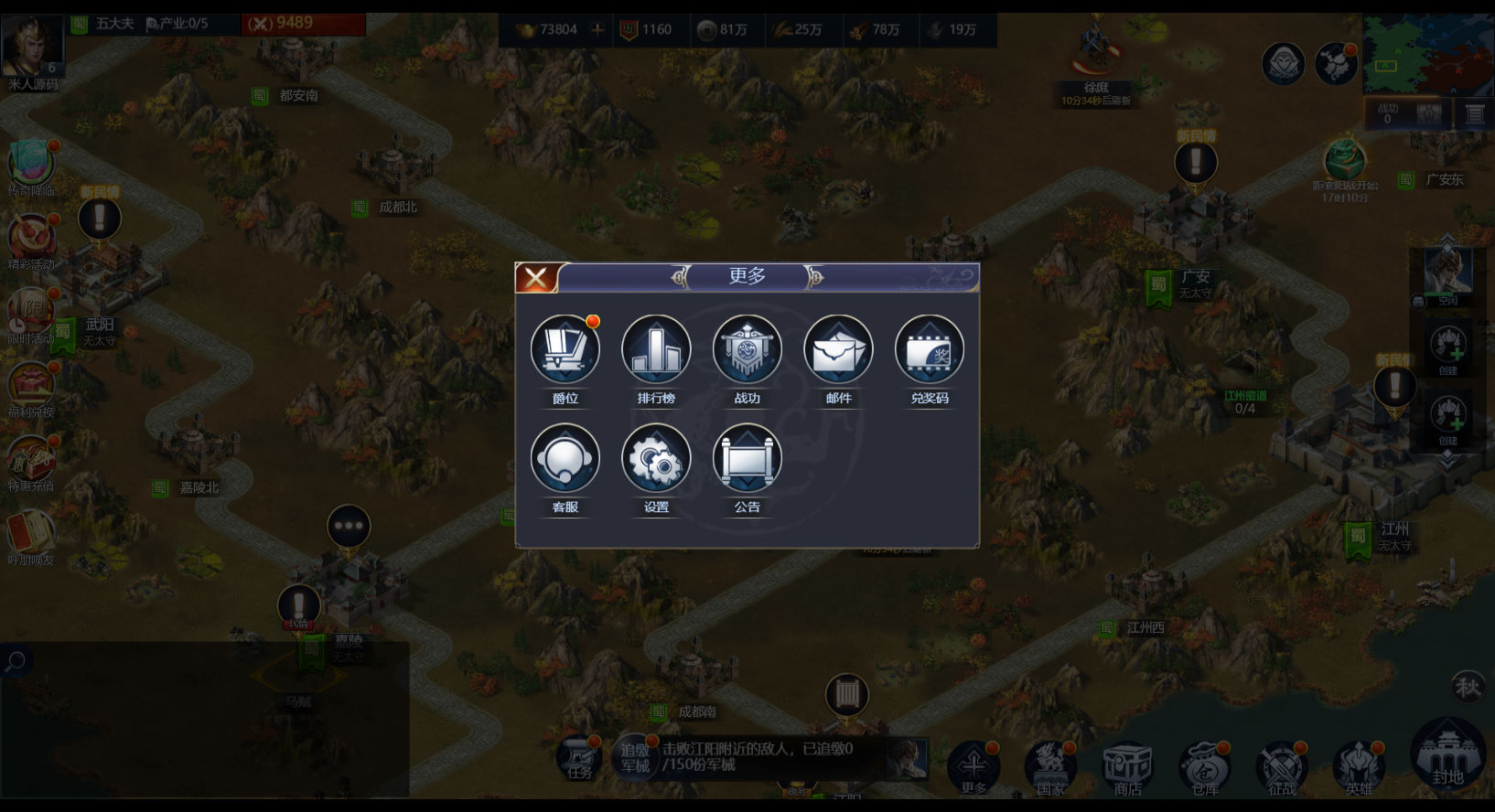This screenshot has height=812, width=1495.
Task: Open the 英雄 heroes menu
Action: click(1359, 766)
